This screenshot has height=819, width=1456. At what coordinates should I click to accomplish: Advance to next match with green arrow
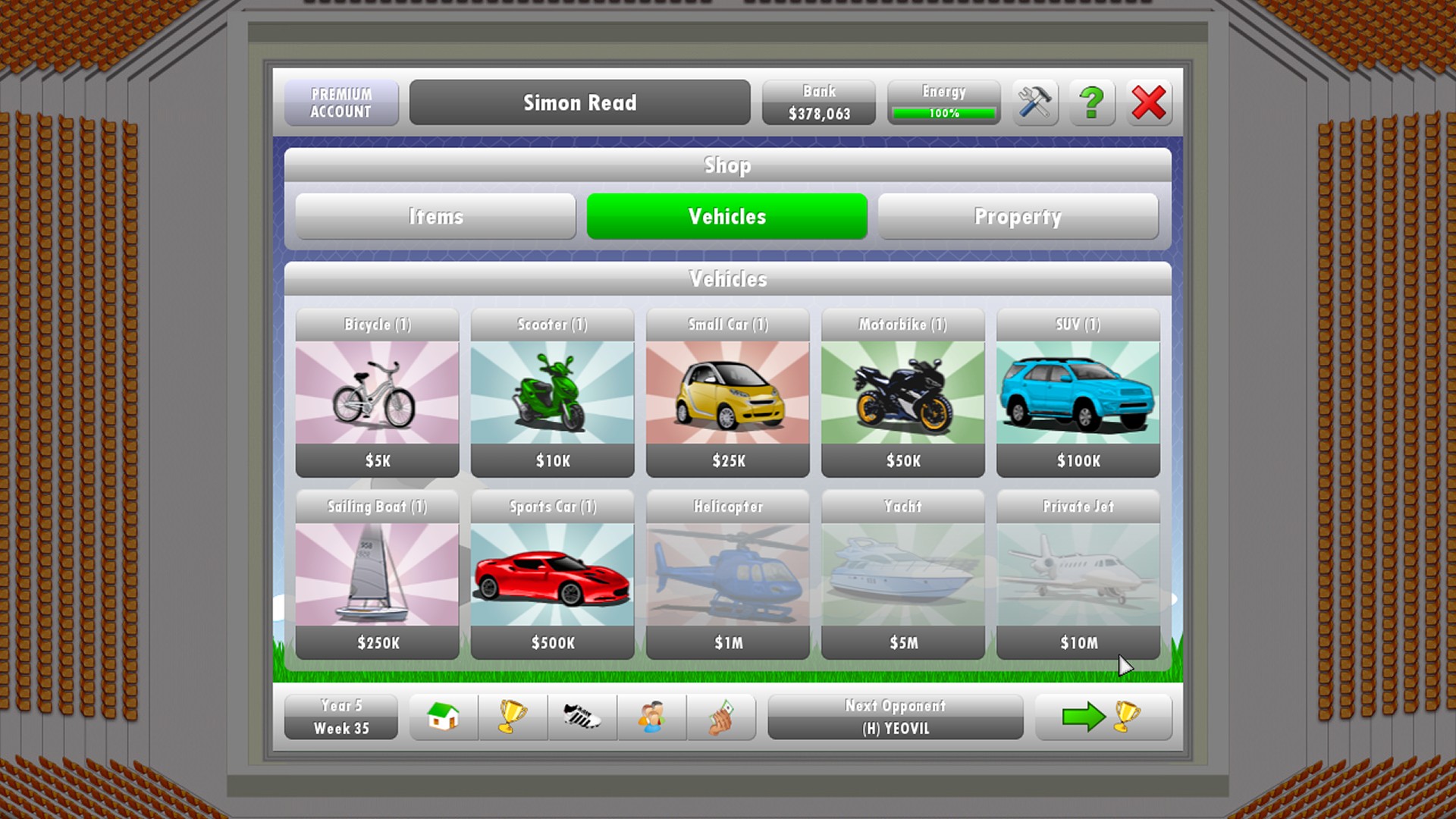pos(1103,717)
